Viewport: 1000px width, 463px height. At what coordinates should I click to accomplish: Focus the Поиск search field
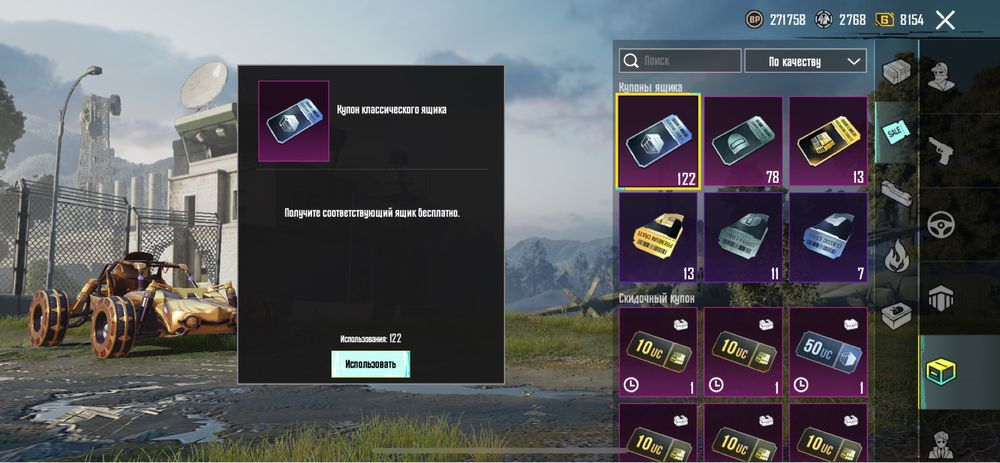pos(680,61)
